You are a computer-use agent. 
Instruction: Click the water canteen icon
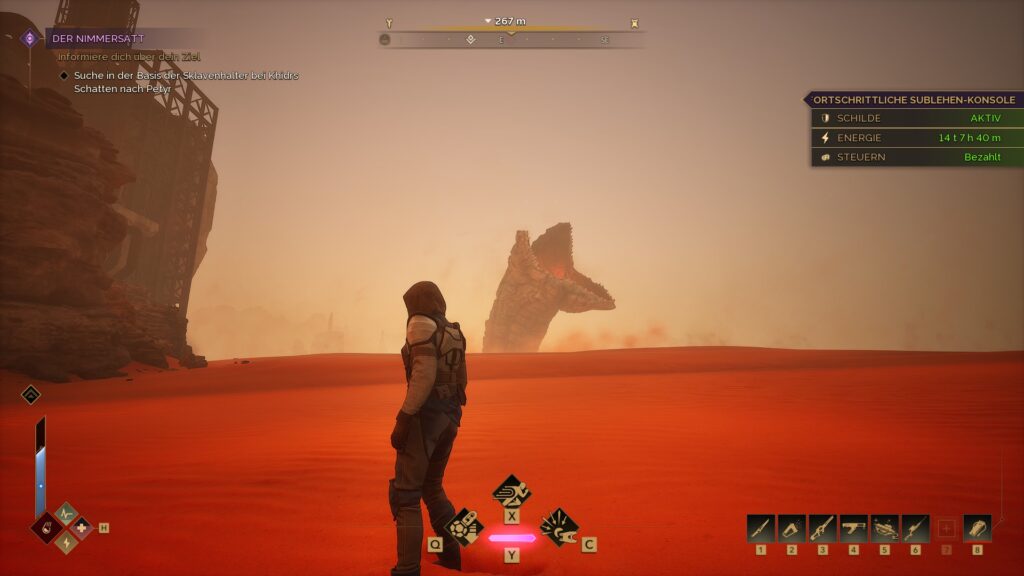47,527
